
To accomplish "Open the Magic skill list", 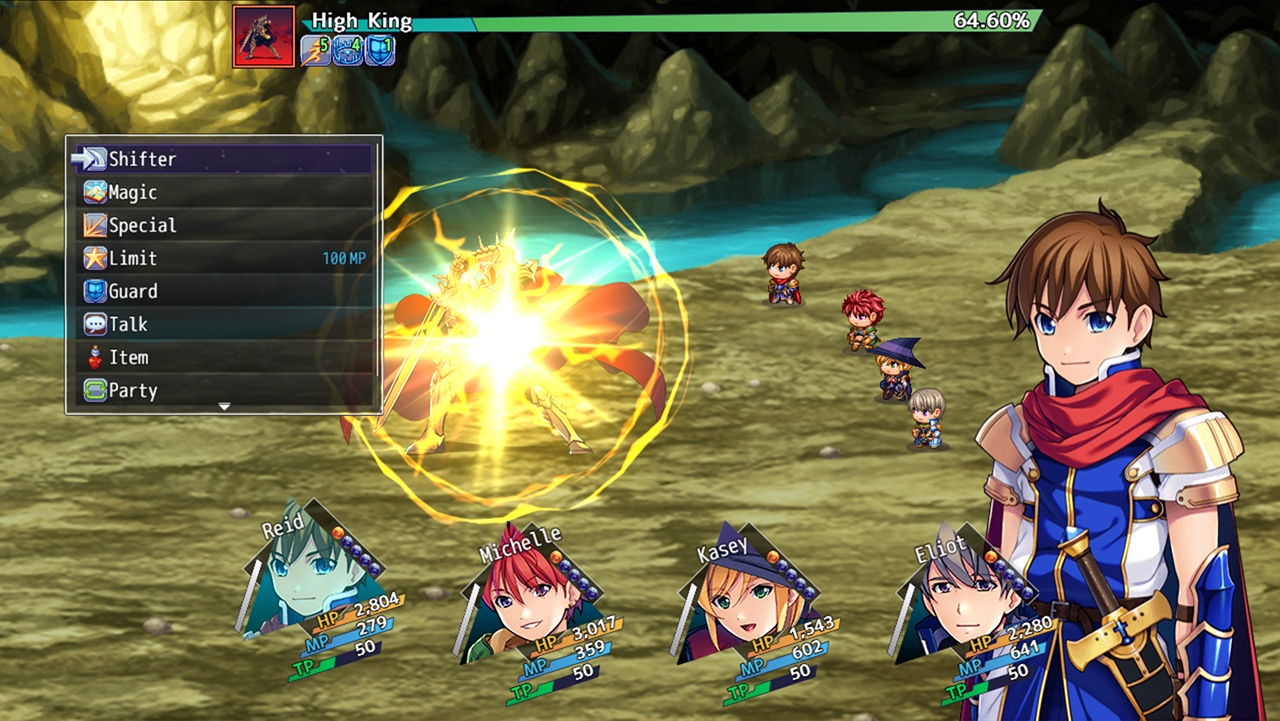I will click(223, 192).
